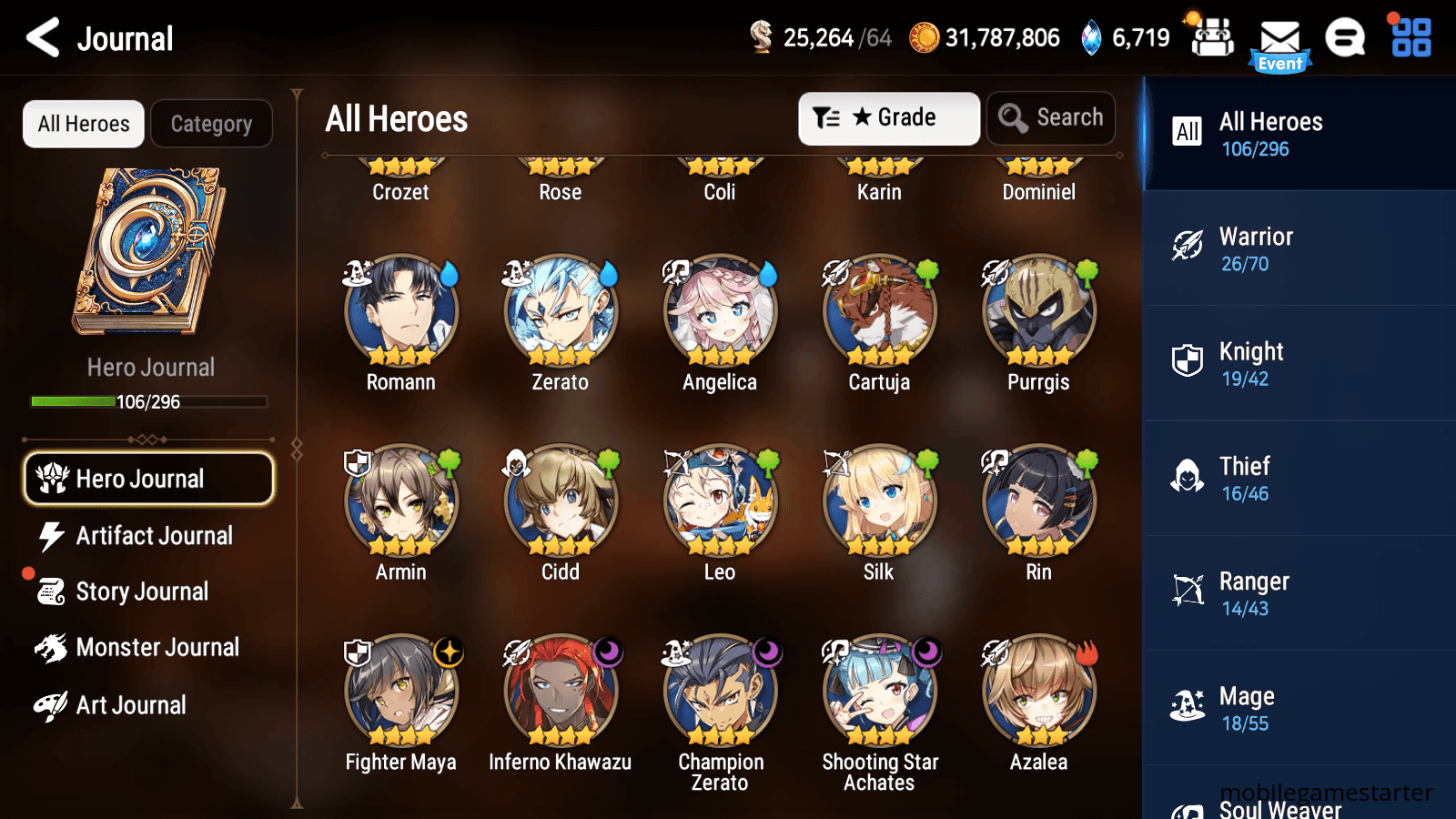Screen dimensions: 1456x819
Task: Switch to the Category tab
Action: pos(211,124)
